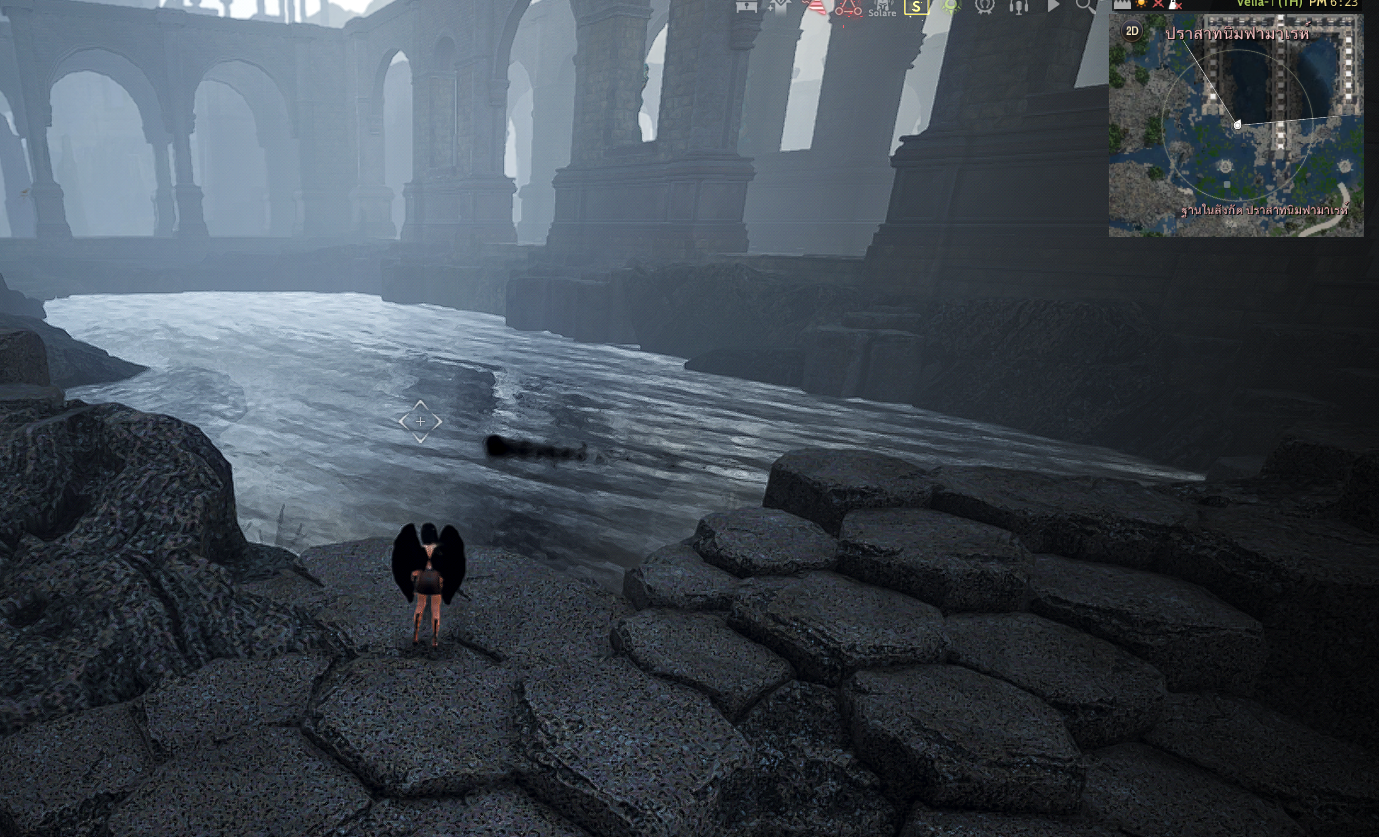Viewport: 1379px width, 837px height.
Task: Open the magnifying glass search icon
Action: (1085, 6)
